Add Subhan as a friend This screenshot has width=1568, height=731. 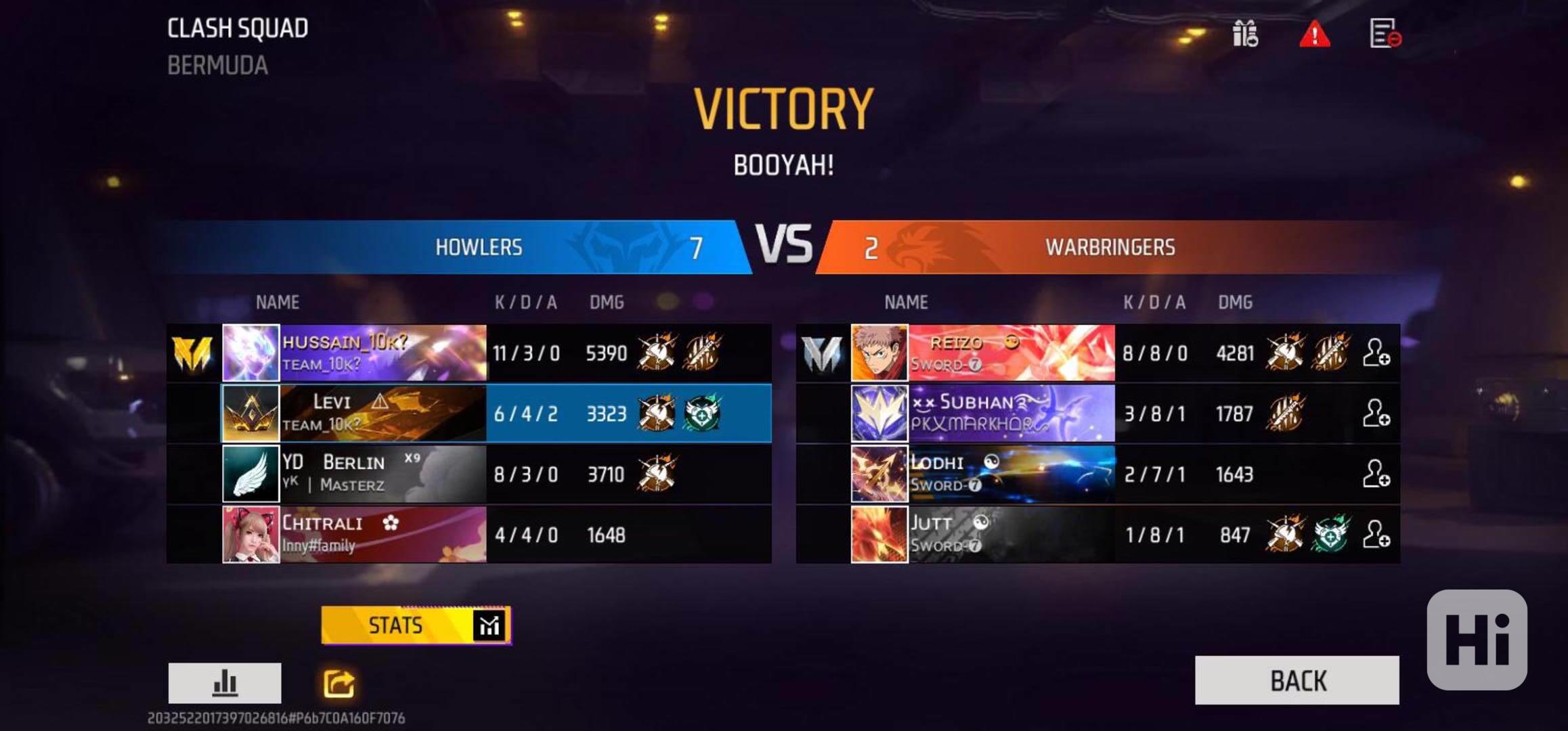click(x=1376, y=413)
